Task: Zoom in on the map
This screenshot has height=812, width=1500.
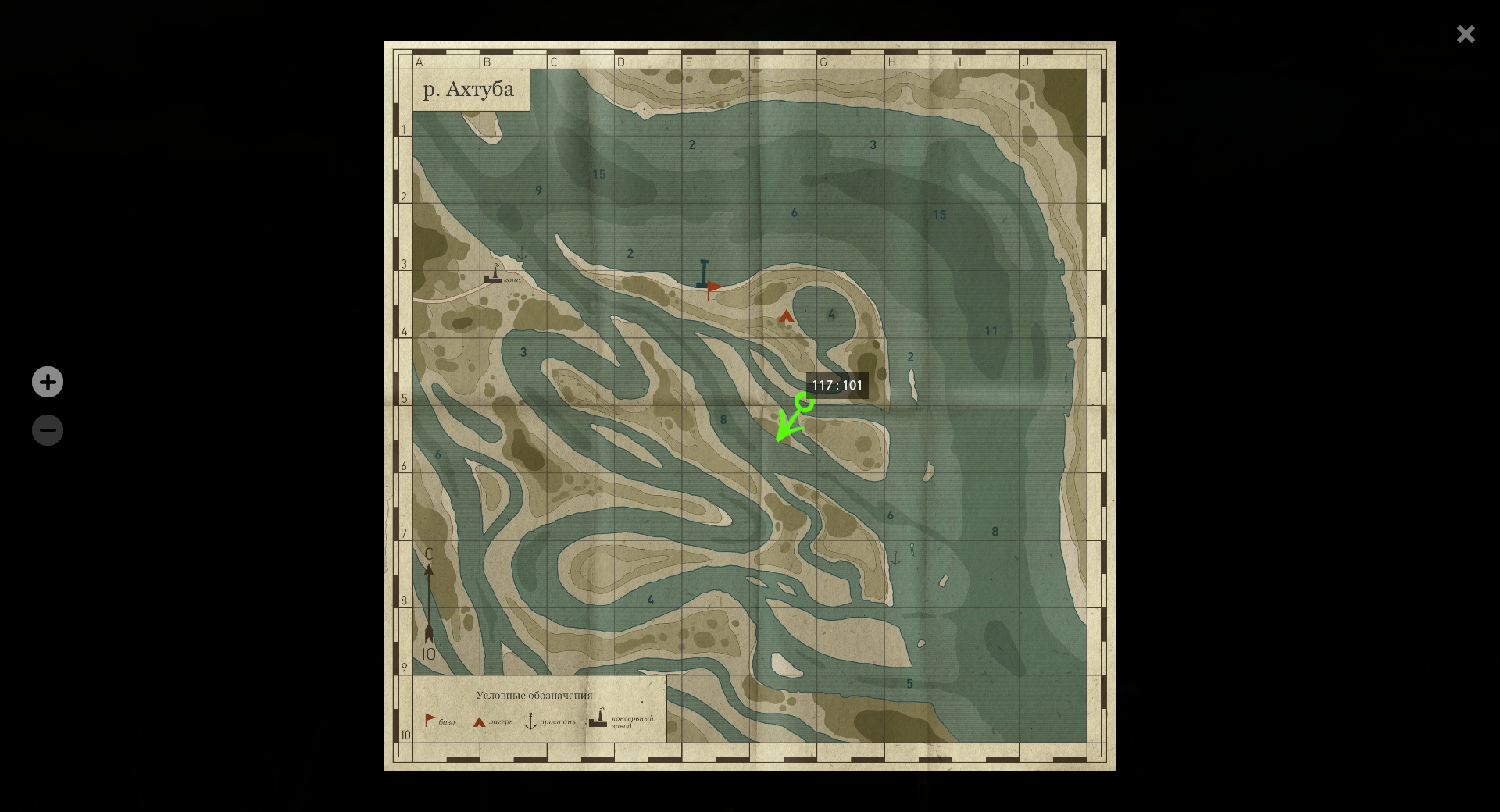Action: pyautogui.click(x=48, y=382)
